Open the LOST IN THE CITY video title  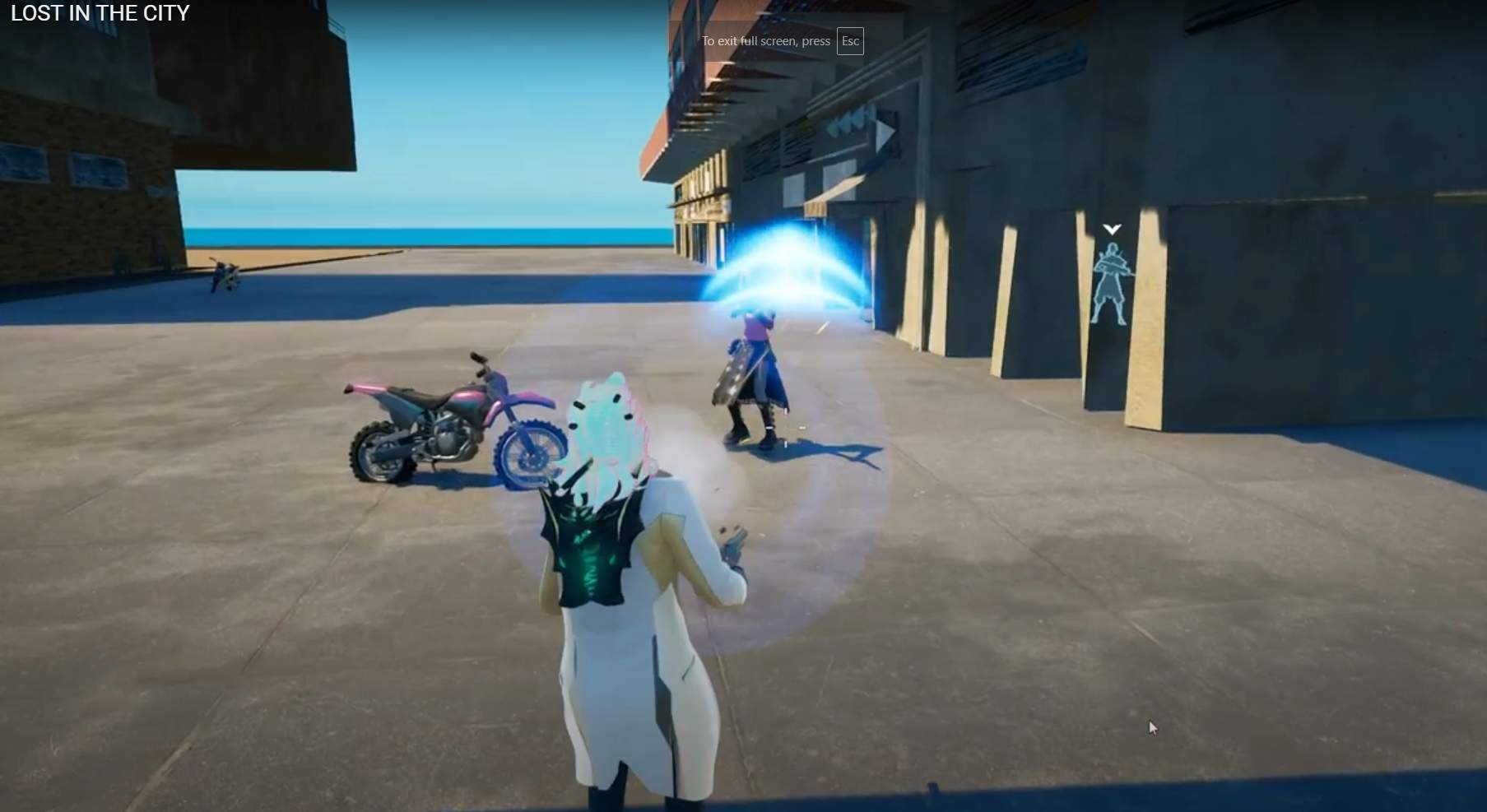pos(100,13)
